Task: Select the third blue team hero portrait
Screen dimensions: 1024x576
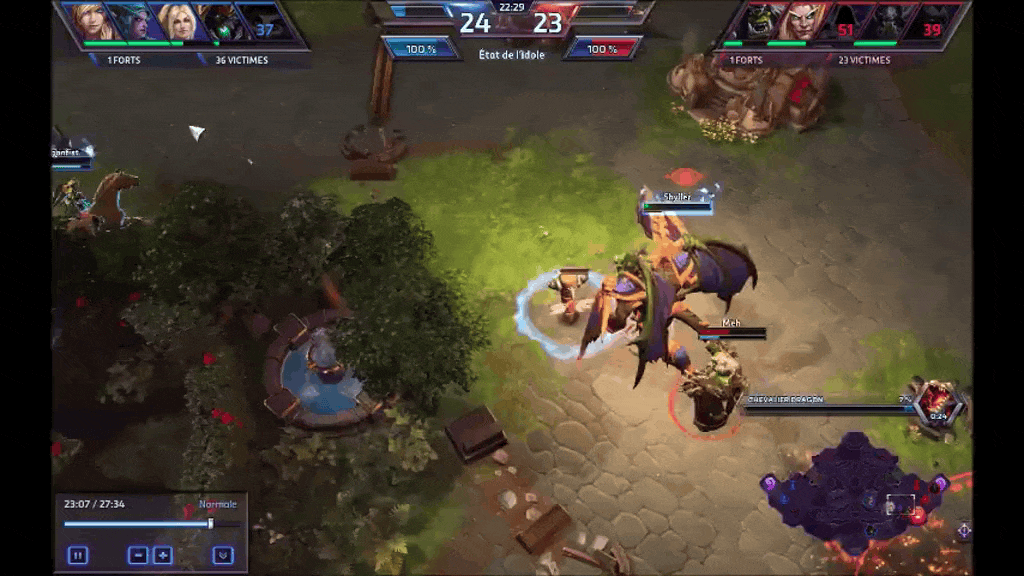Action: [x=178, y=22]
